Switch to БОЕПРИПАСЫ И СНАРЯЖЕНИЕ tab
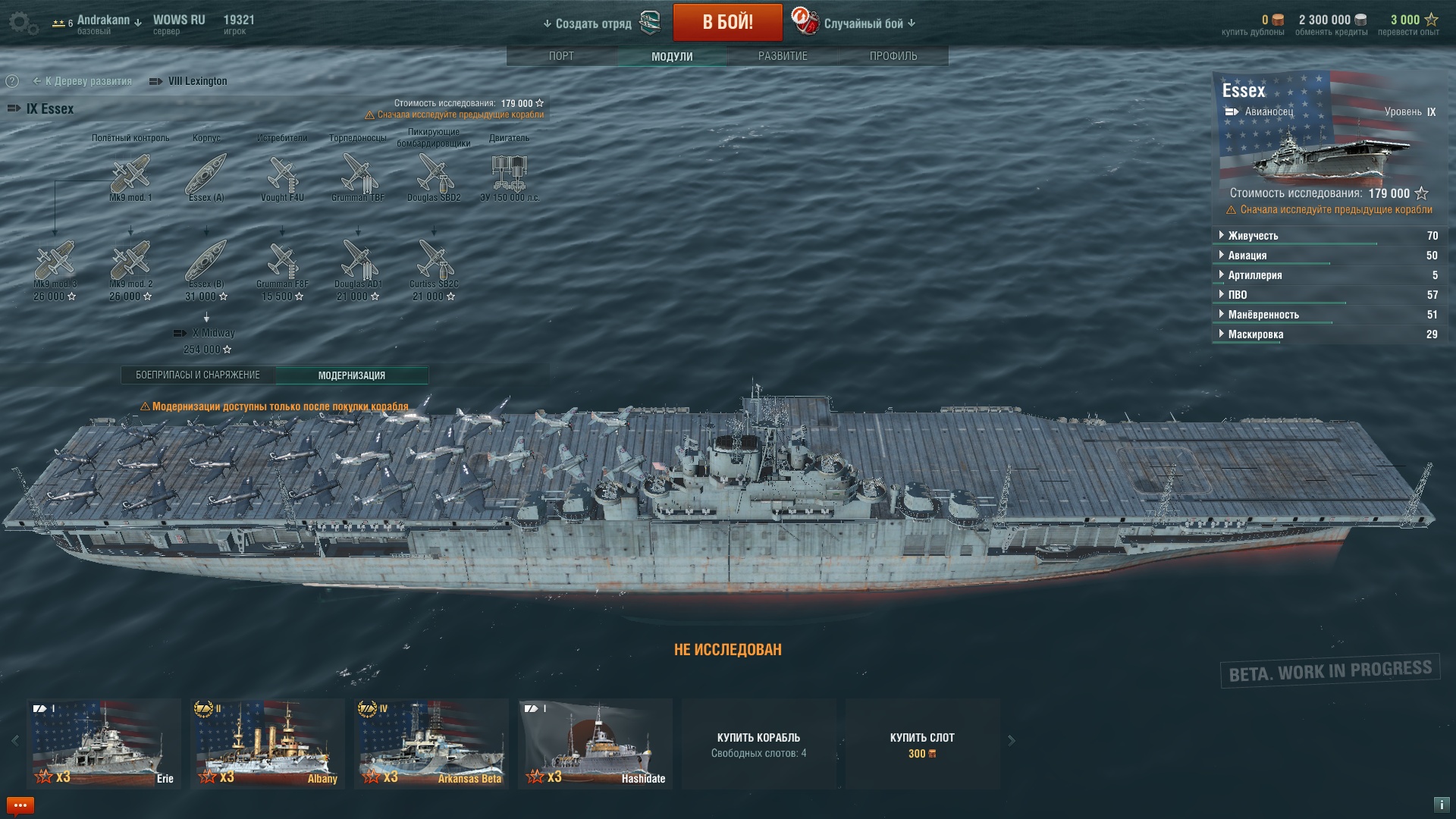The image size is (1456, 819). pyautogui.click(x=198, y=375)
